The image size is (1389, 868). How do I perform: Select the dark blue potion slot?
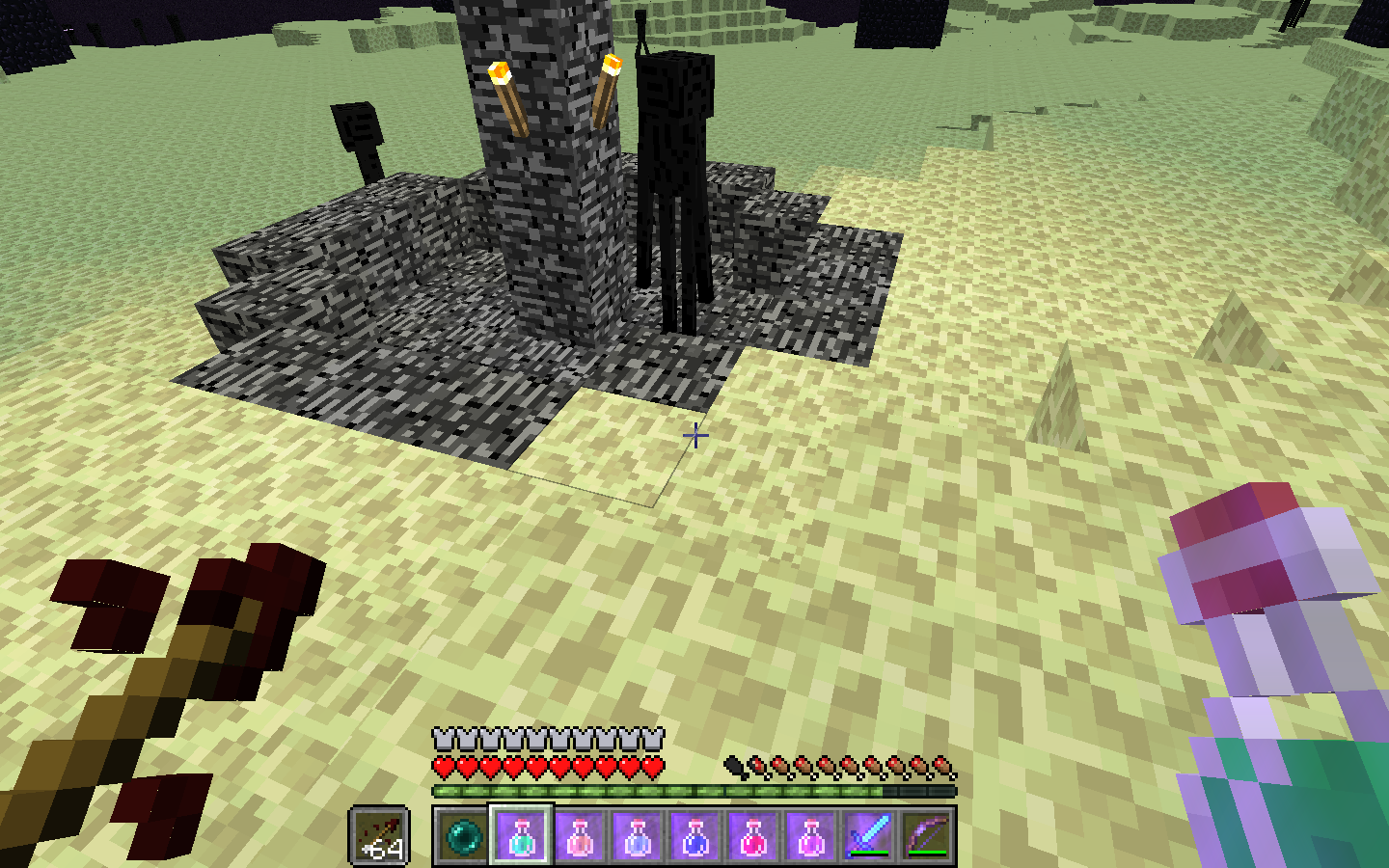[694, 835]
